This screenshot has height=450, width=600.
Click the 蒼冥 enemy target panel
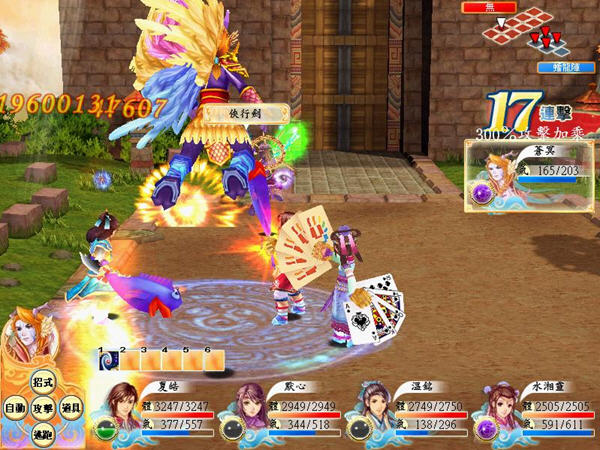[x=529, y=174]
